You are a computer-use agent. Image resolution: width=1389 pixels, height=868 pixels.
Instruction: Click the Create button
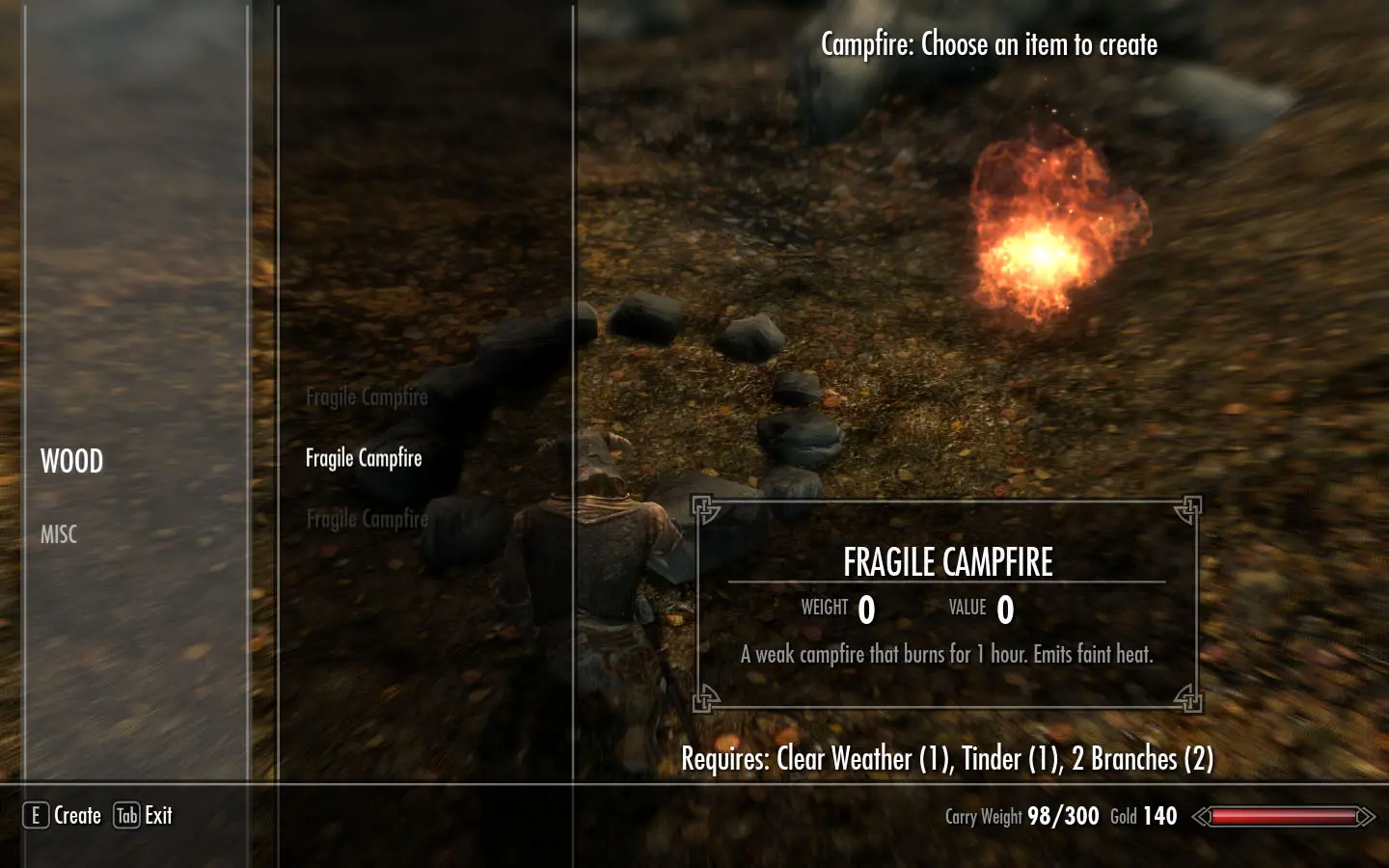click(x=64, y=816)
